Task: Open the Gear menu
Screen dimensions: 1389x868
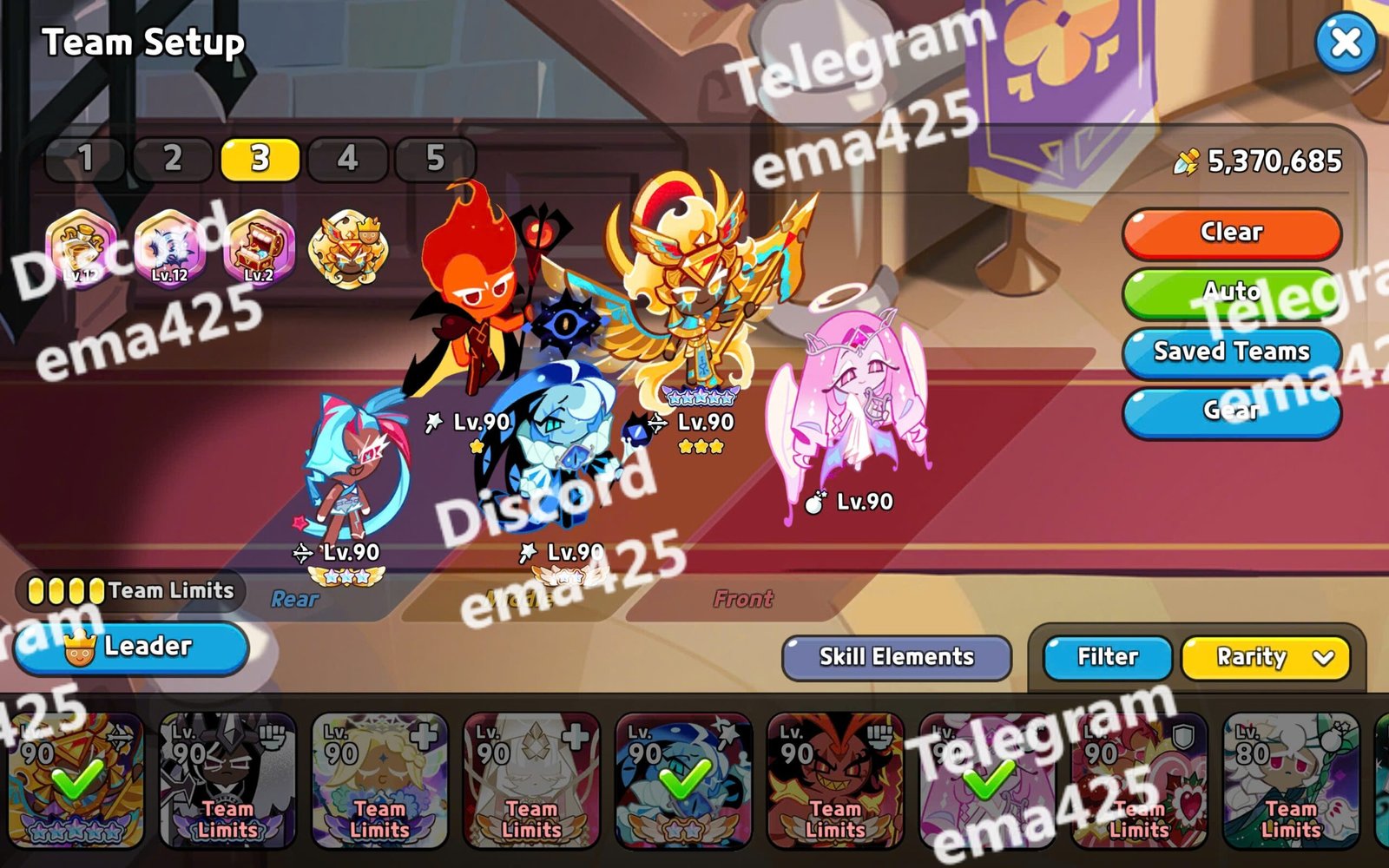Action: click(x=1231, y=410)
